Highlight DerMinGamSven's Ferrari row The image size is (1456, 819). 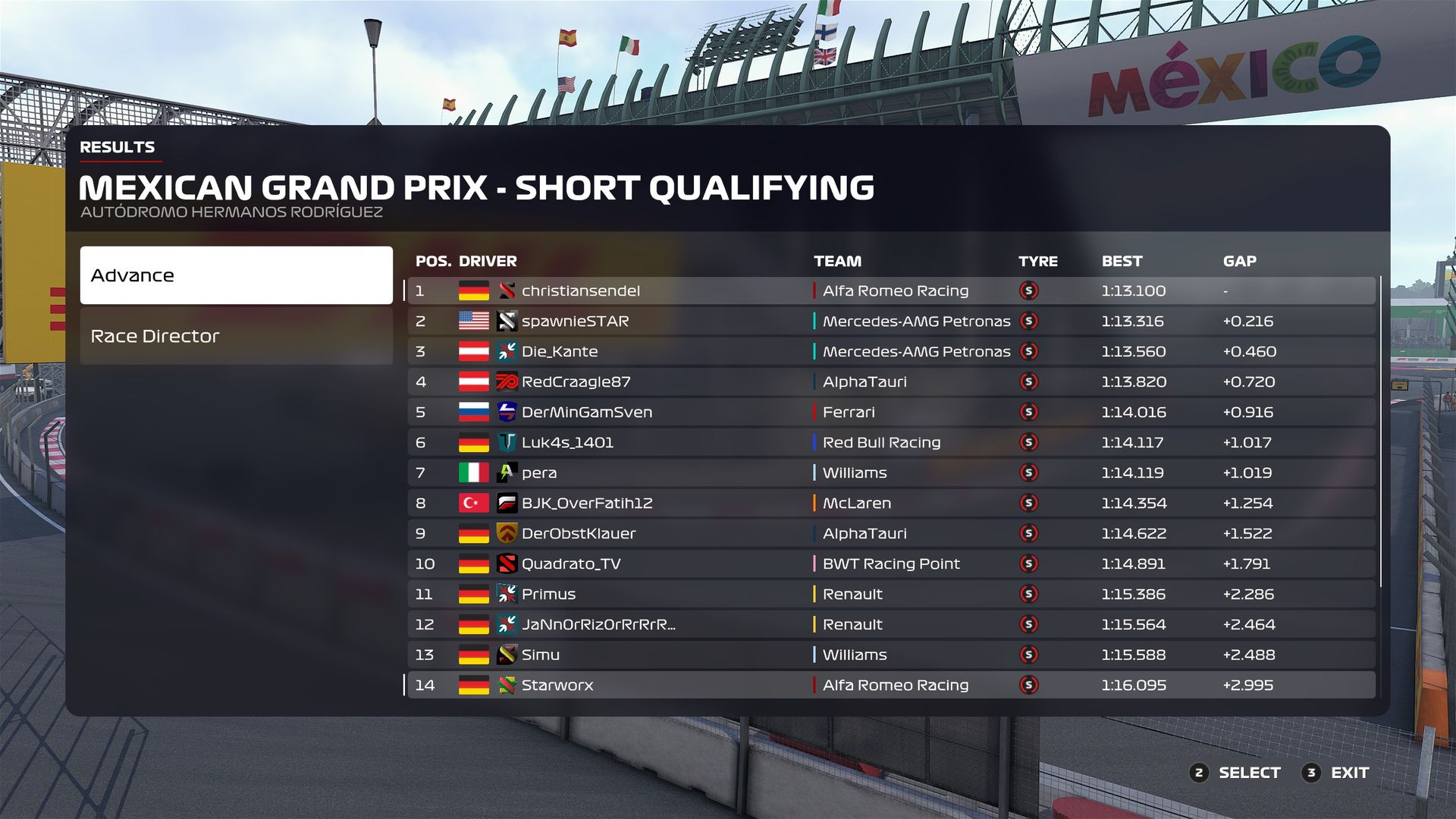(891, 412)
